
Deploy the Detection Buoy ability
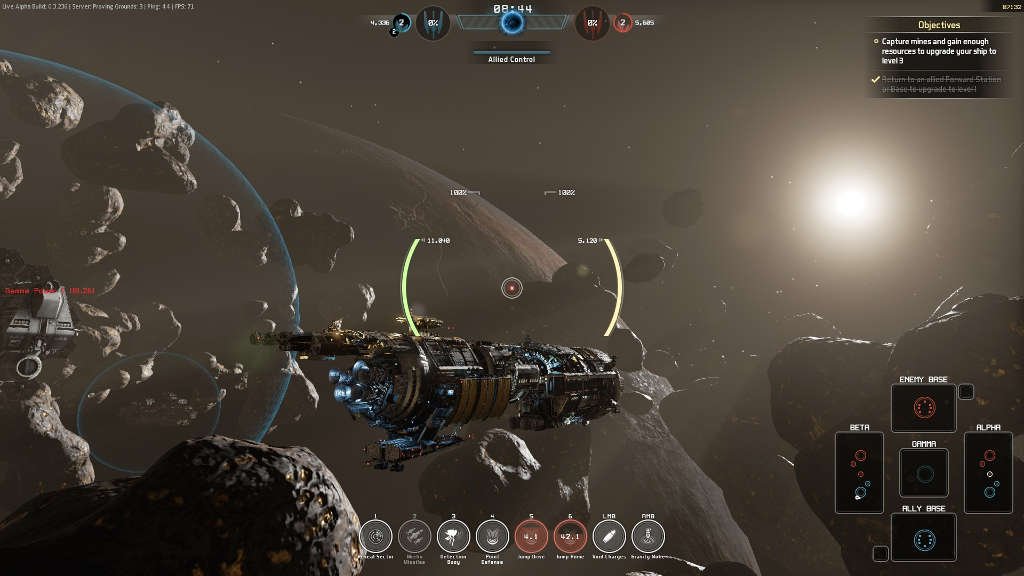pyautogui.click(x=454, y=536)
